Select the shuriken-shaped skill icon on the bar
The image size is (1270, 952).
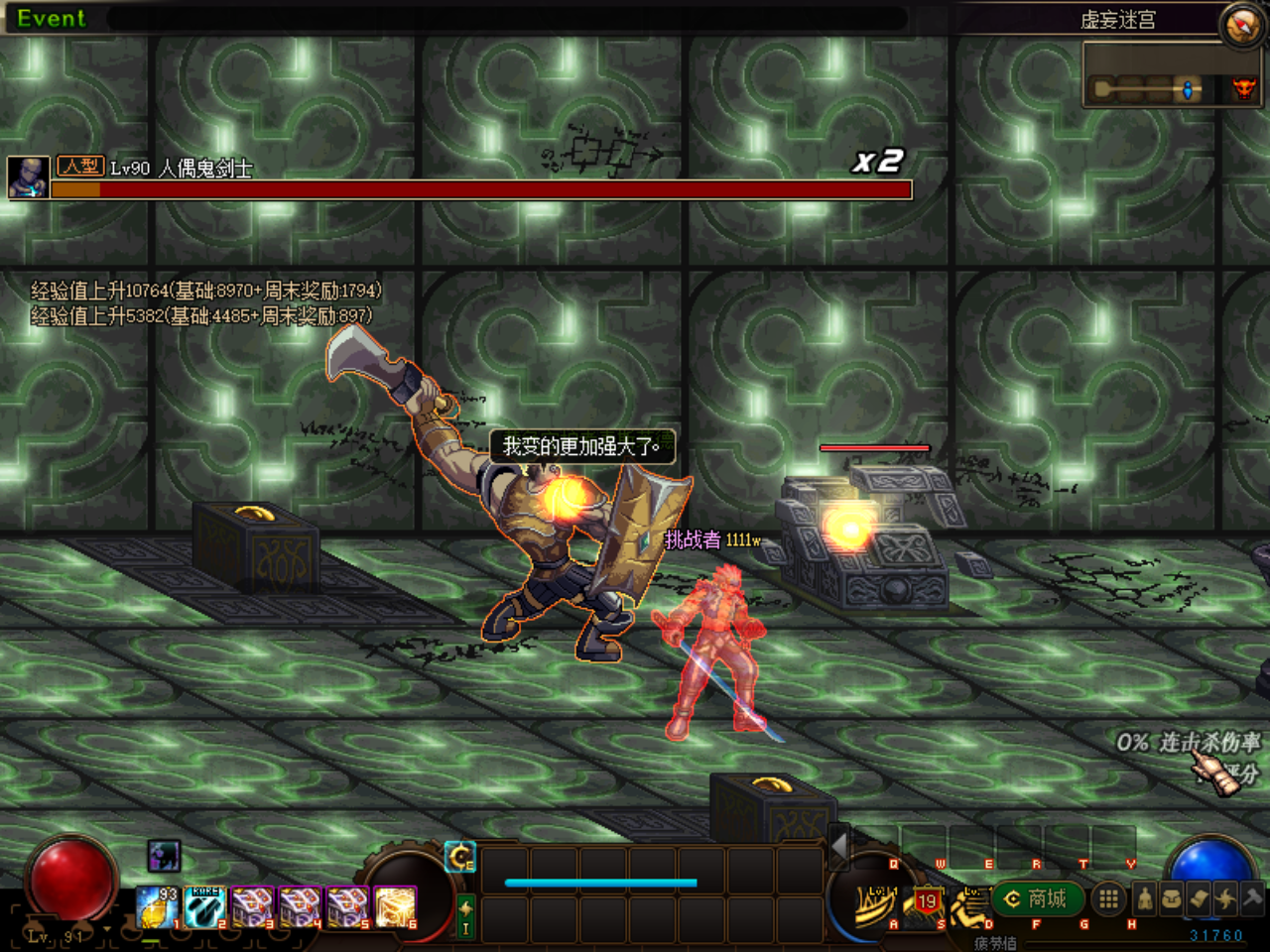pos(1225,897)
